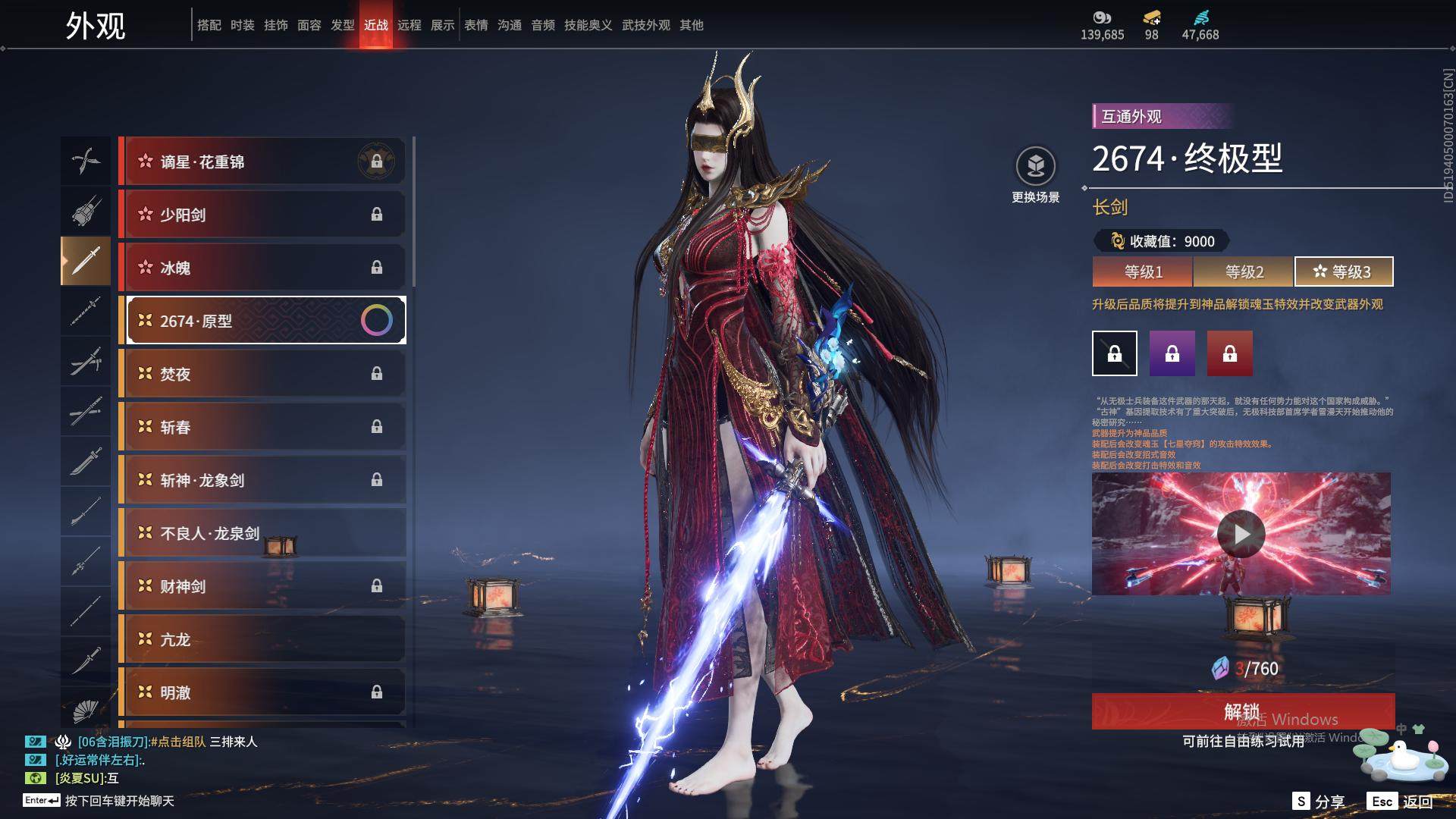The image size is (1456, 819).
Task: Play the weapon skin preview video
Action: click(1241, 534)
